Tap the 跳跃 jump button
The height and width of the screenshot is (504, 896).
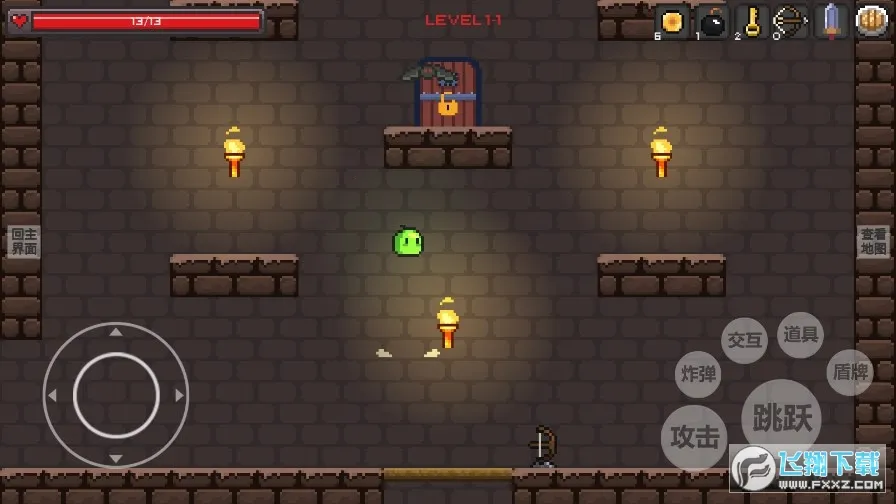(x=781, y=417)
